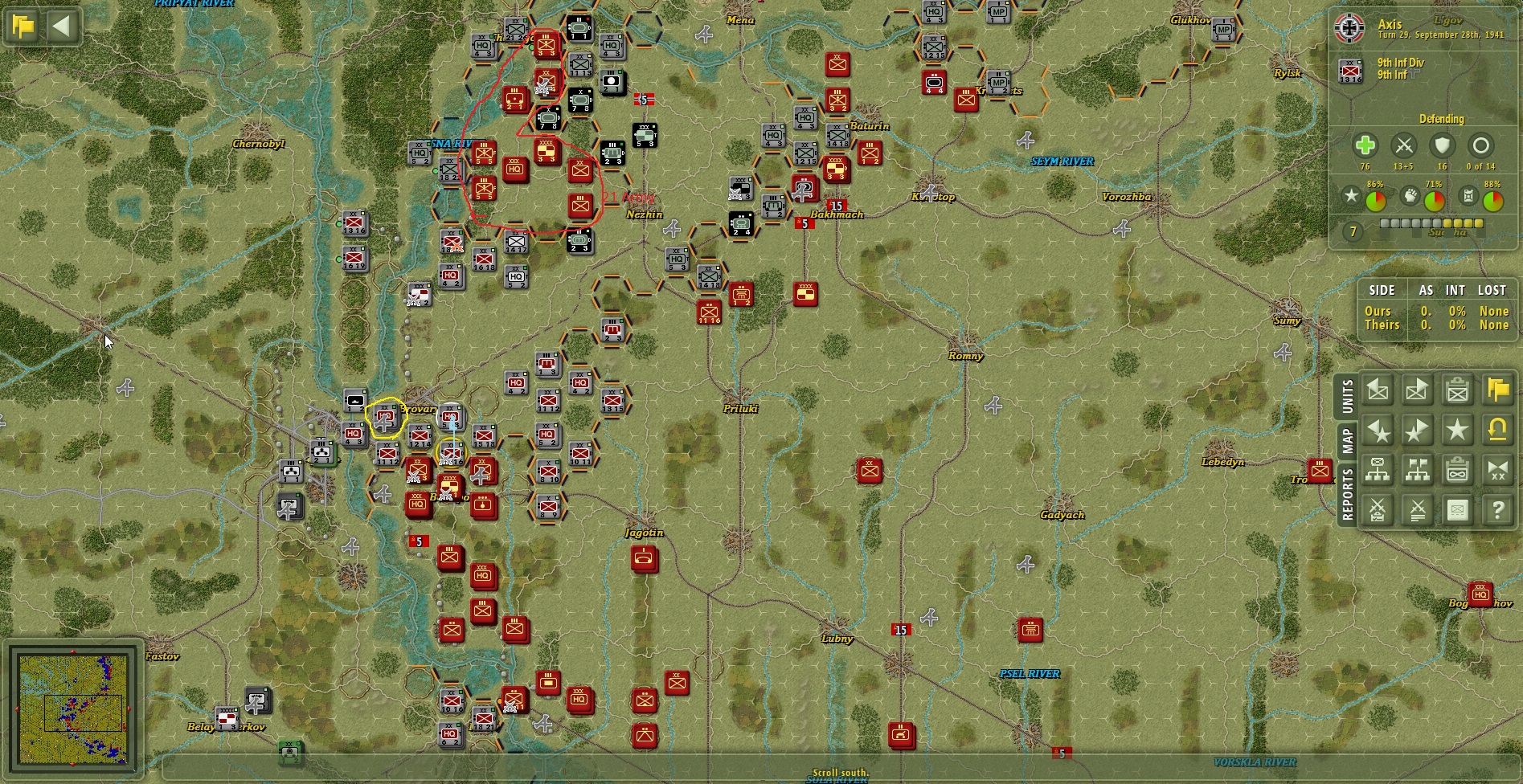This screenshot has height=784, width=1523.
Task: Toggle the plain unit counter display icon
Action: tap(1457, 510)
